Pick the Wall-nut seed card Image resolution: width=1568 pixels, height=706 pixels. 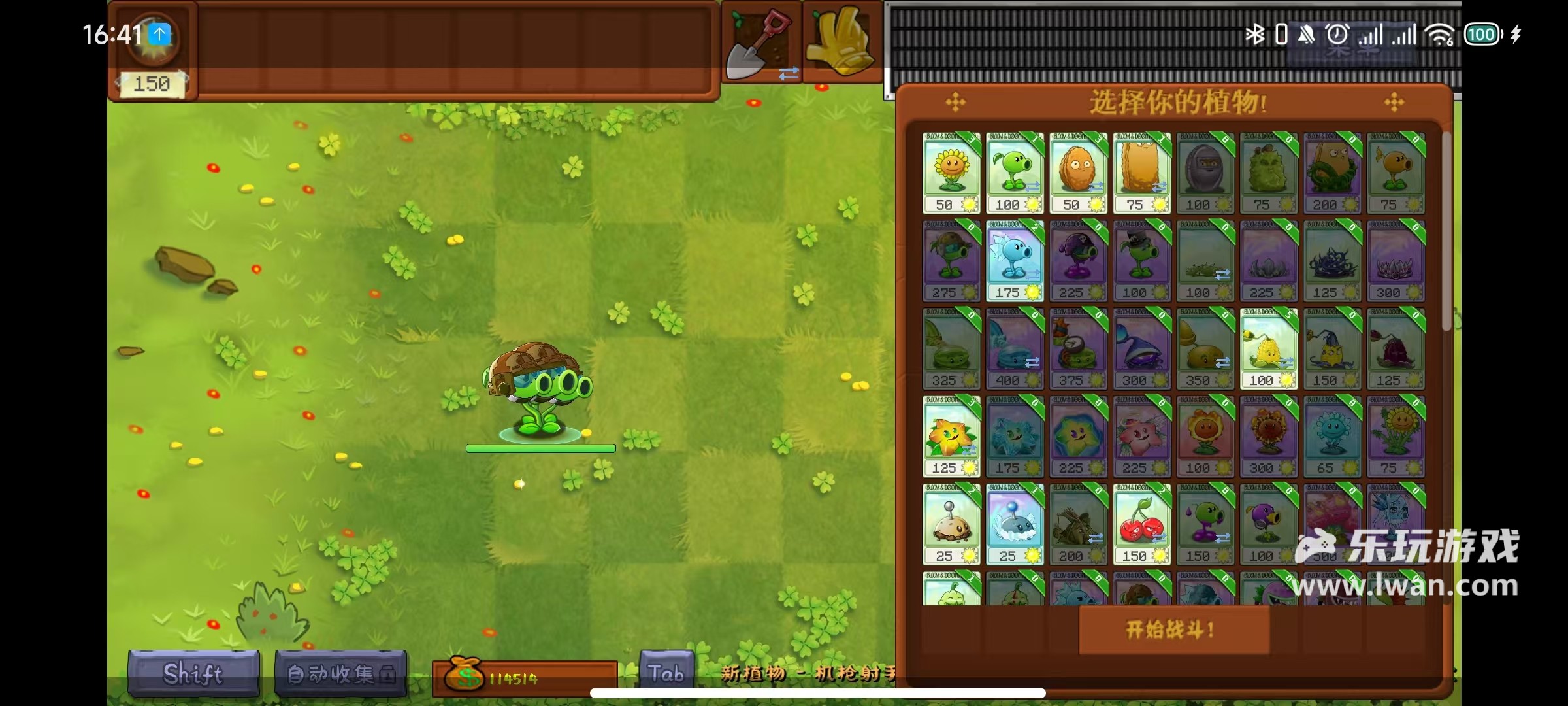click(1077, 173)
